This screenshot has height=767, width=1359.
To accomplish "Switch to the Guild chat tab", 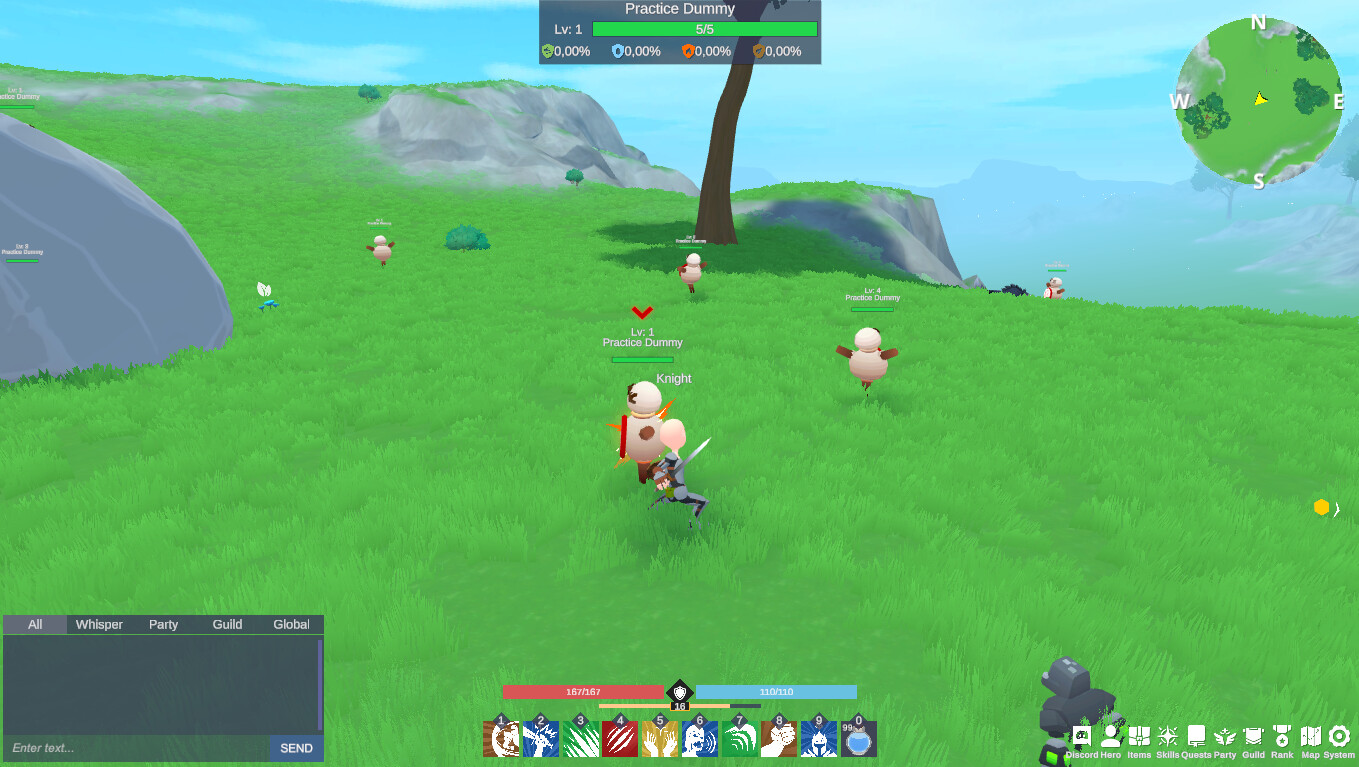I will 226,624.
